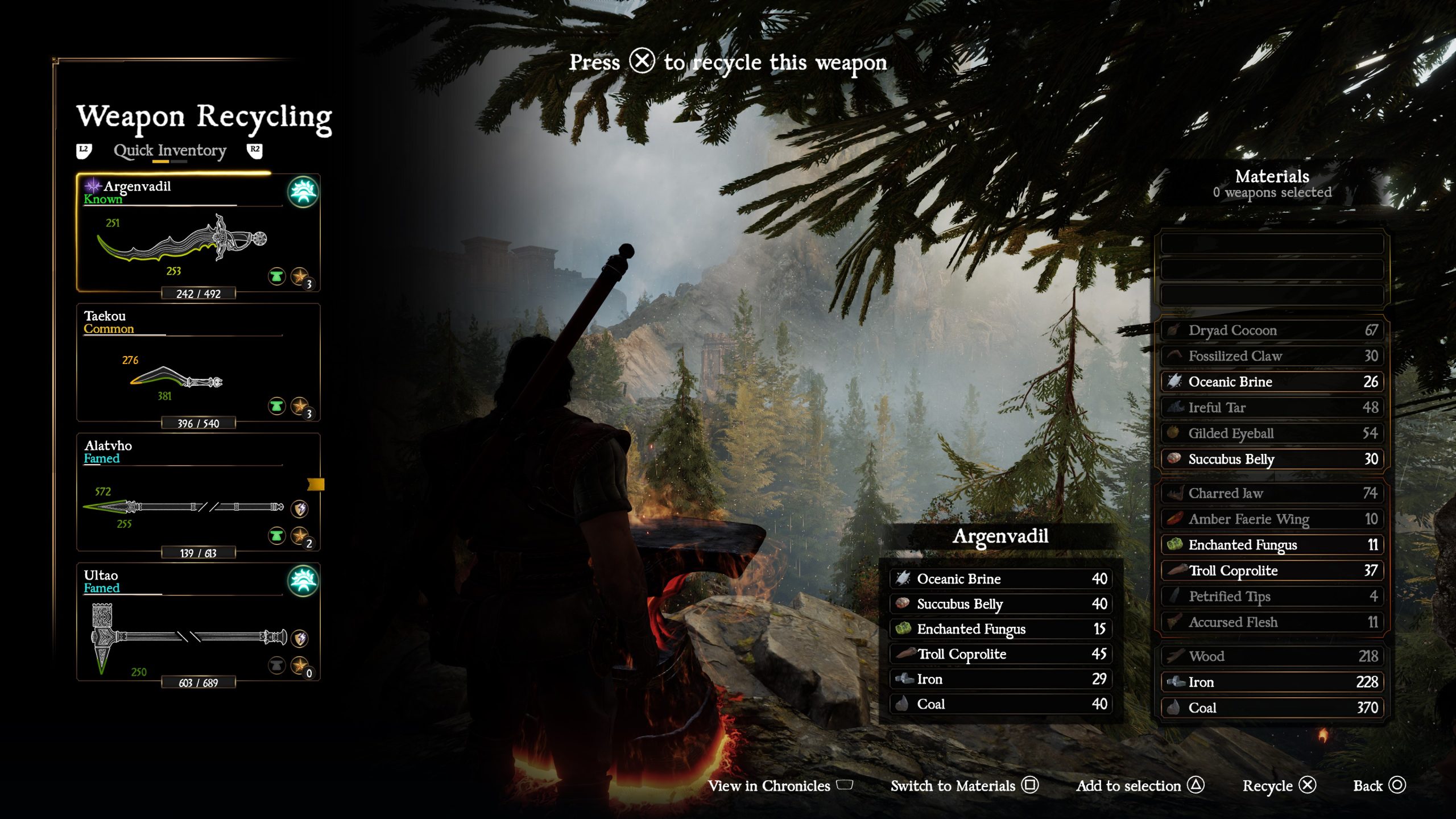1456x819 pixels.
Task: Switch to Materials view
Action: coord(964,785)
